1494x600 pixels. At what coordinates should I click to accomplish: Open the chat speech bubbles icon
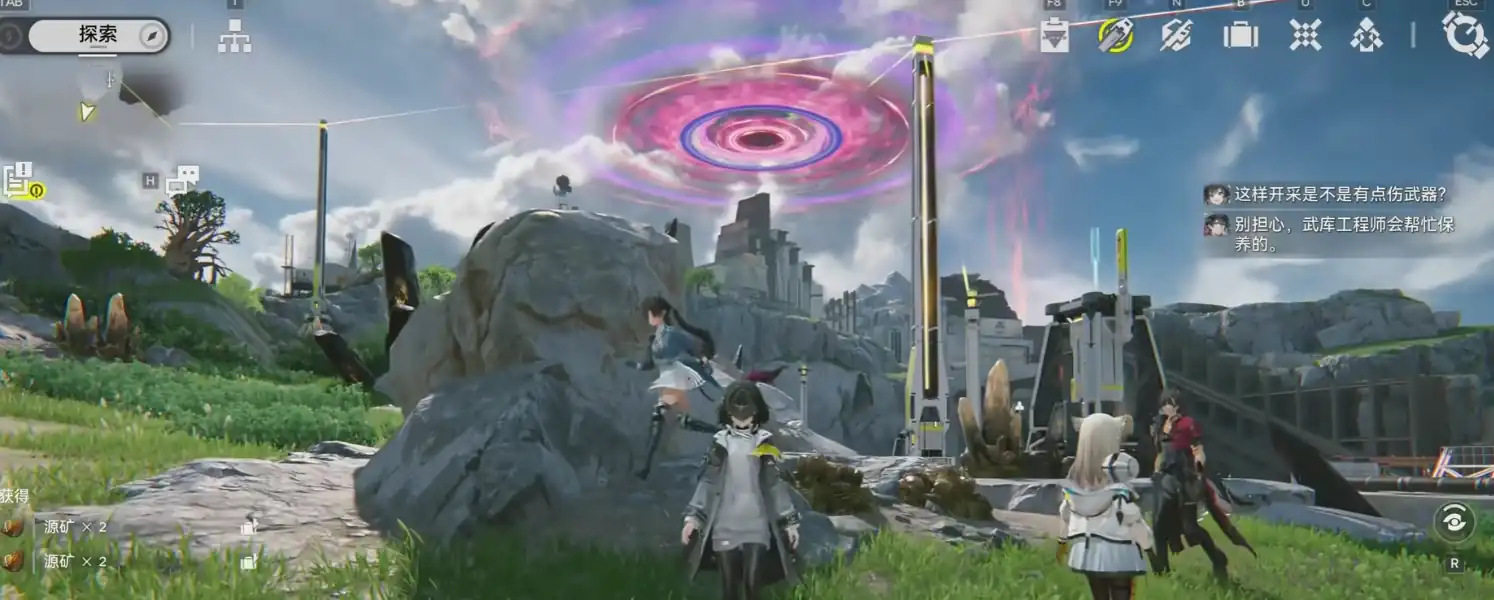point(182,179)
